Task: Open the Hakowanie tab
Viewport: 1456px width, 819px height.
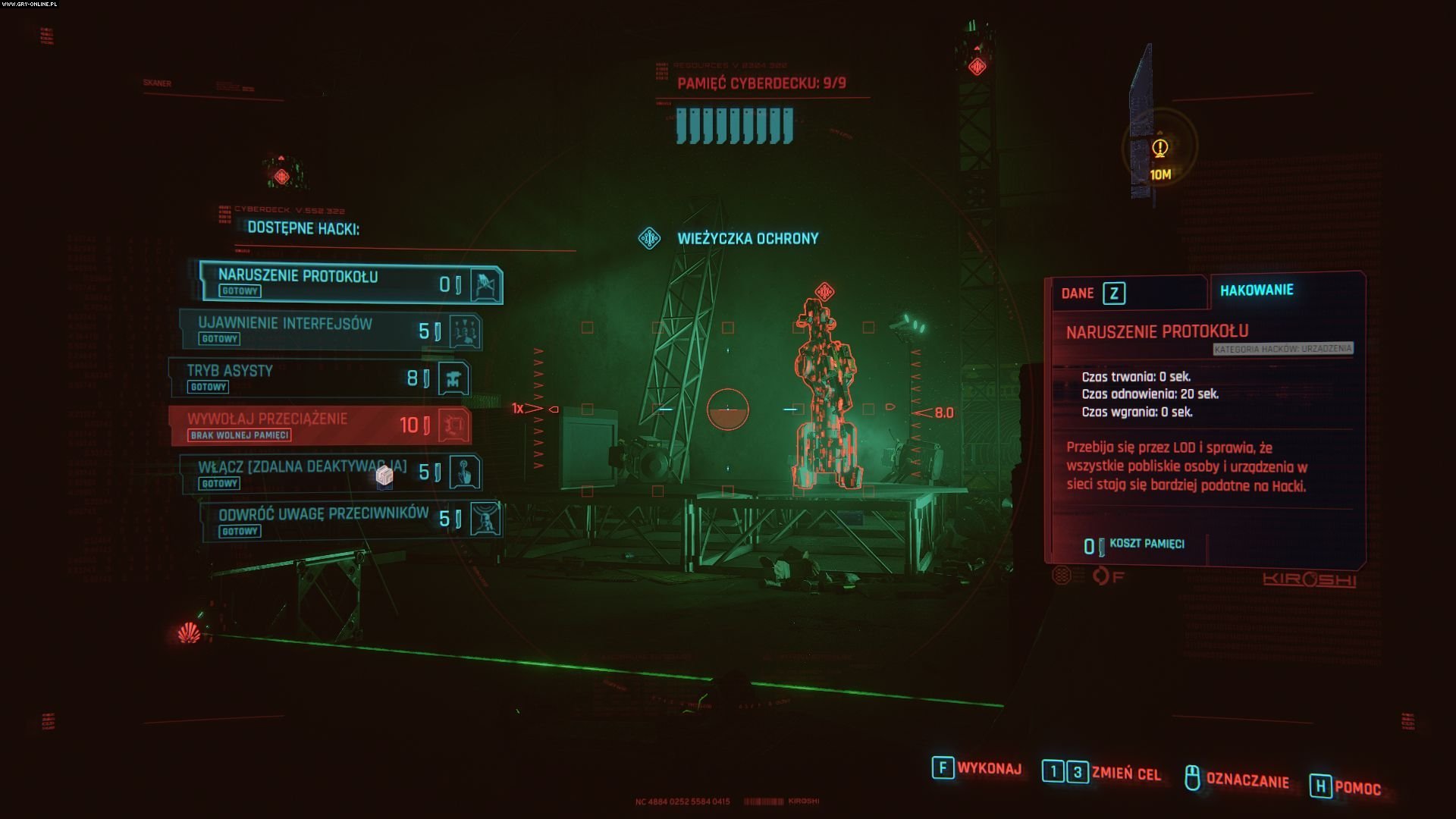Action: 1257,290
